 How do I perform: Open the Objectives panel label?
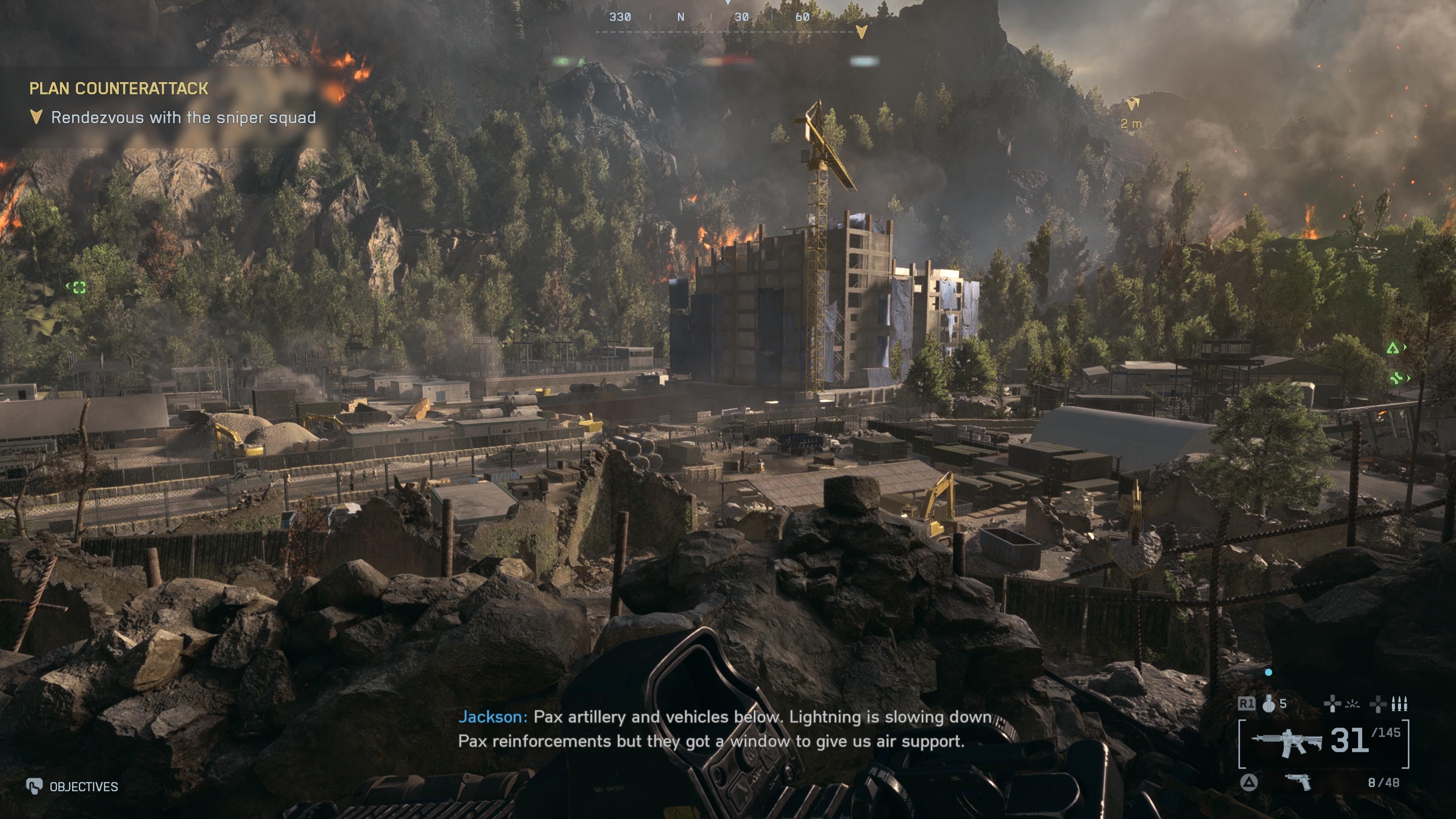click(83, 787)
